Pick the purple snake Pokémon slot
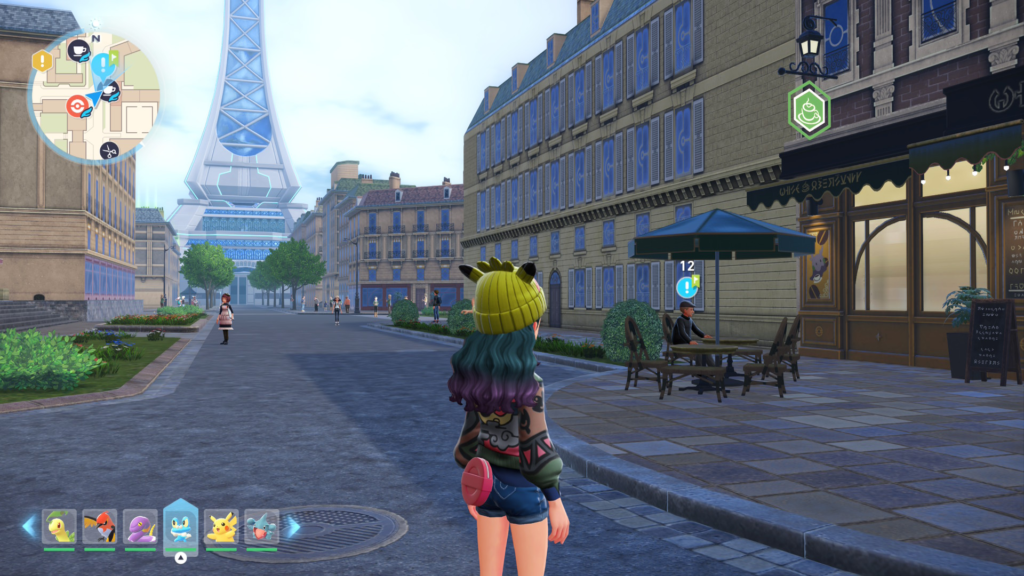 (140, 526)
